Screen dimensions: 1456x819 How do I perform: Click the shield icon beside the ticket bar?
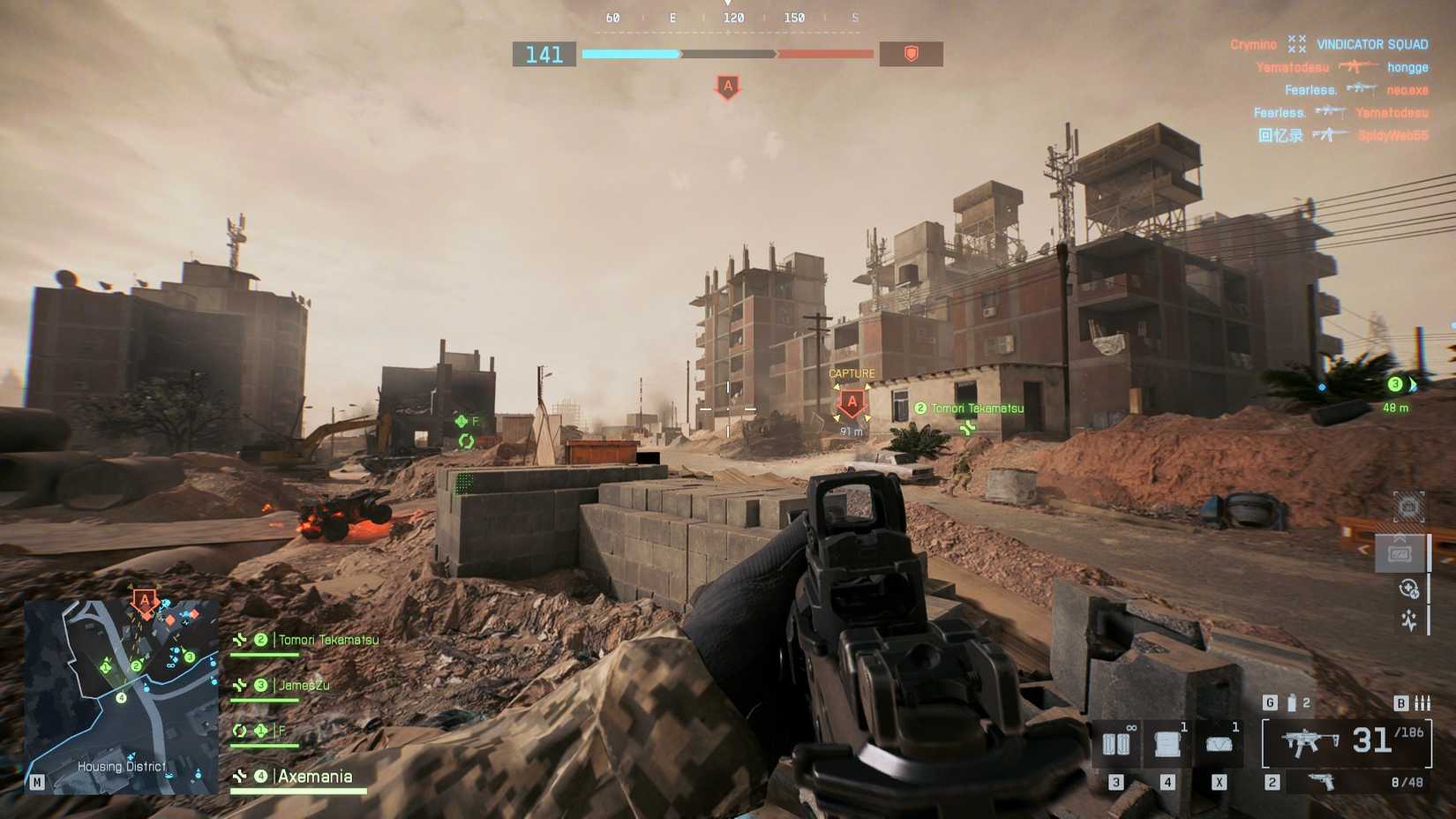click(x=912, y=54)
